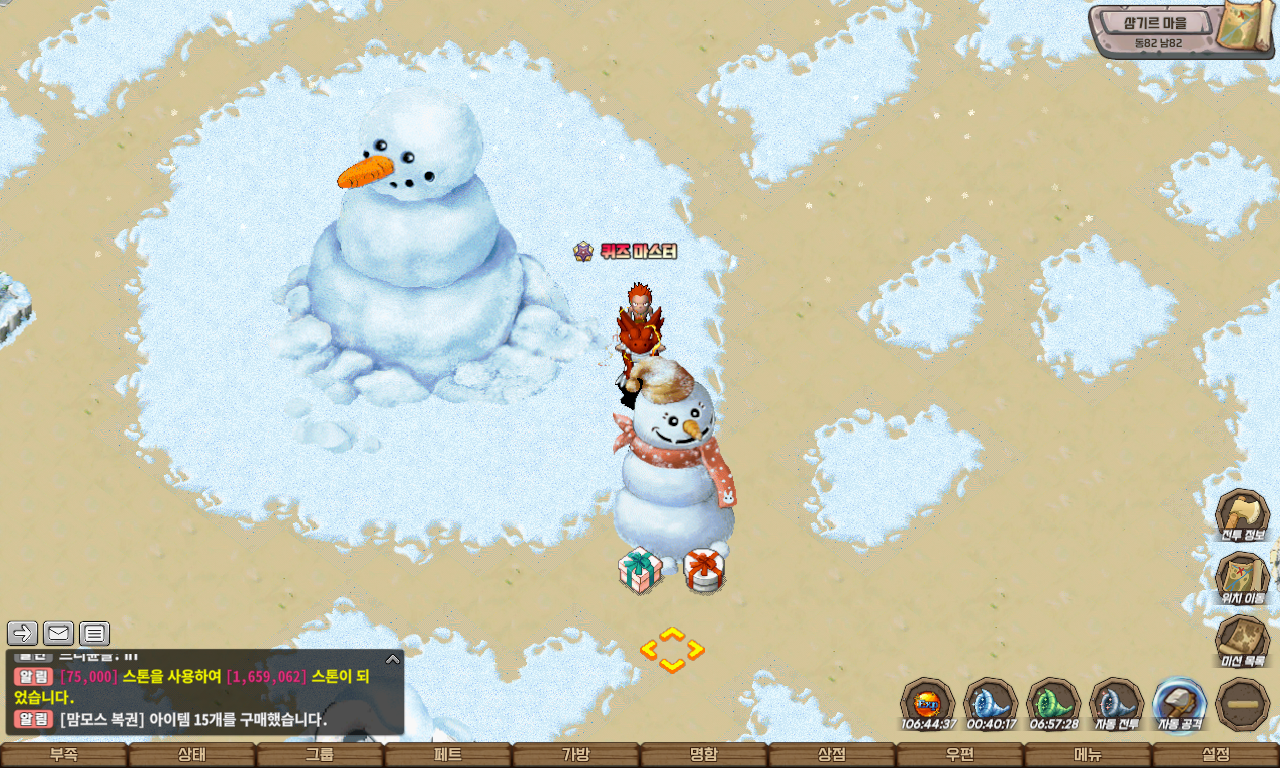Screen dimensions: 1280x768
Task: Open the 페트 (Pet) menu
Action: point(448,755)
